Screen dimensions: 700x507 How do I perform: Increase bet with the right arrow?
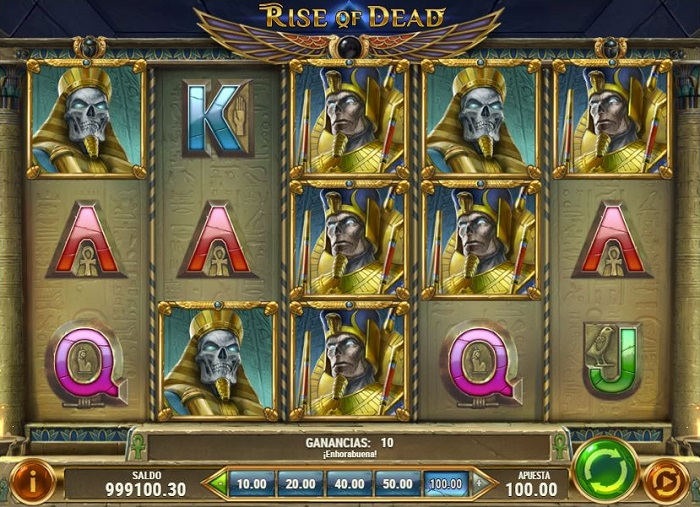(x=480, y=484)
